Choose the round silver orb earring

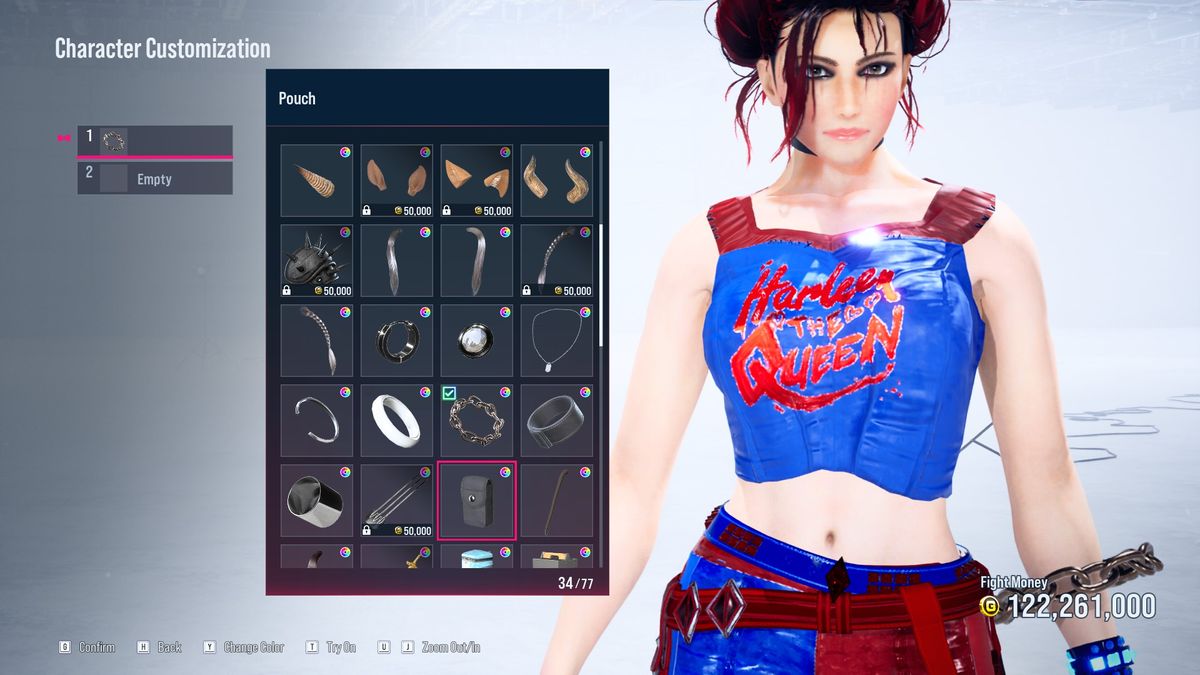pyautogui.click(x=476, y=341)
